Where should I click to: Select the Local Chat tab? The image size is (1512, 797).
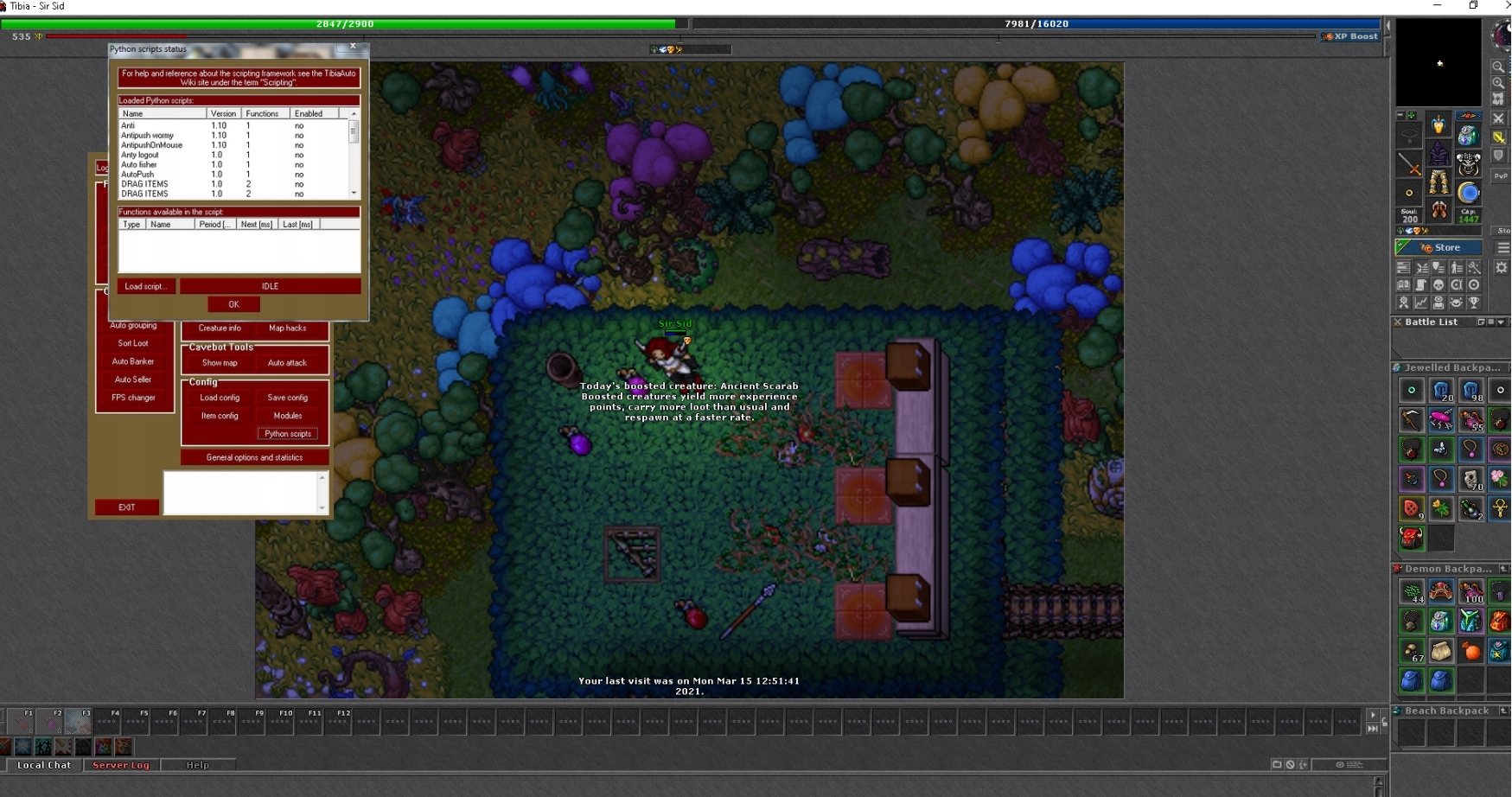44,766
